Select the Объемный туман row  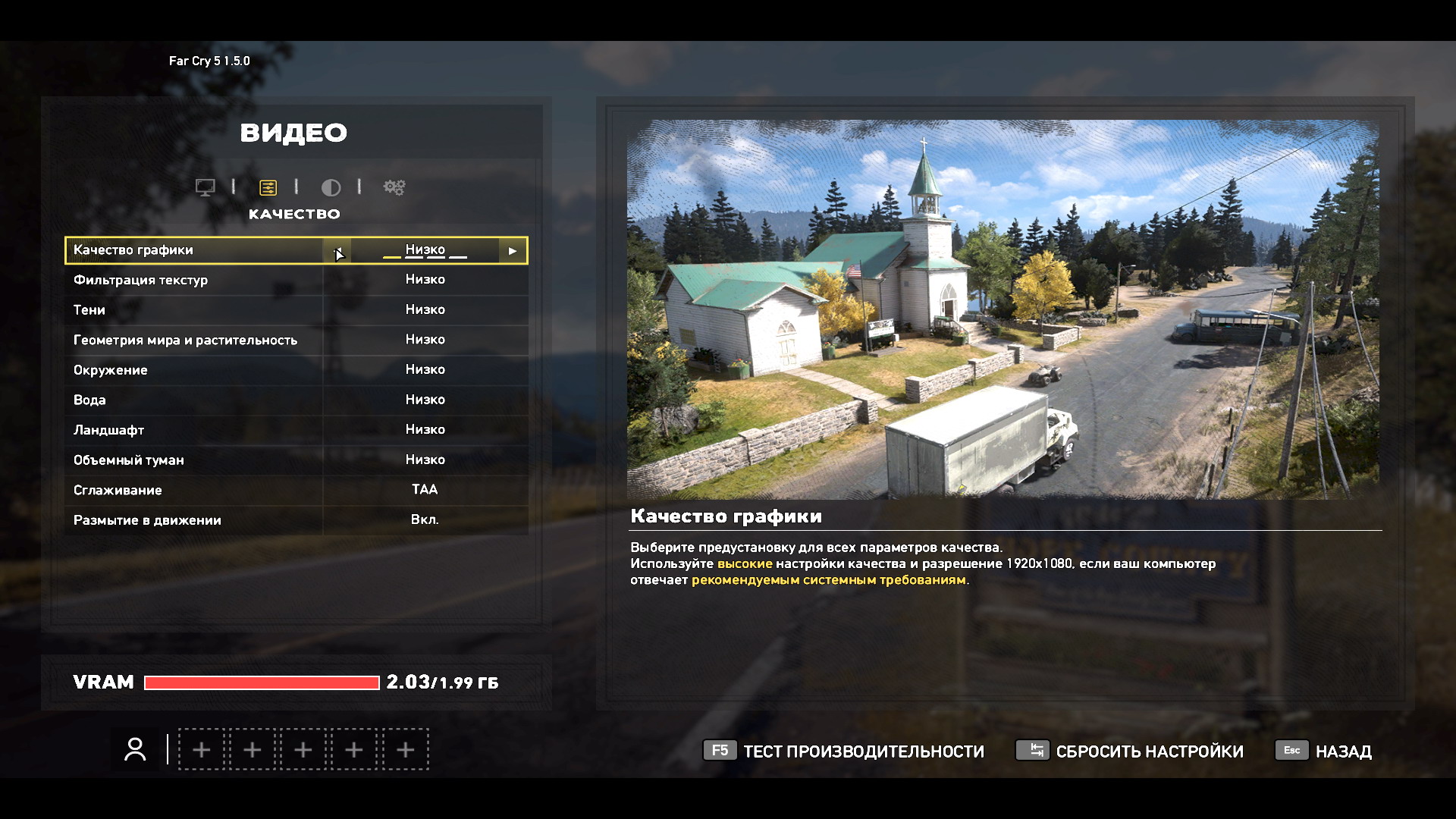[x=296, y=460]
